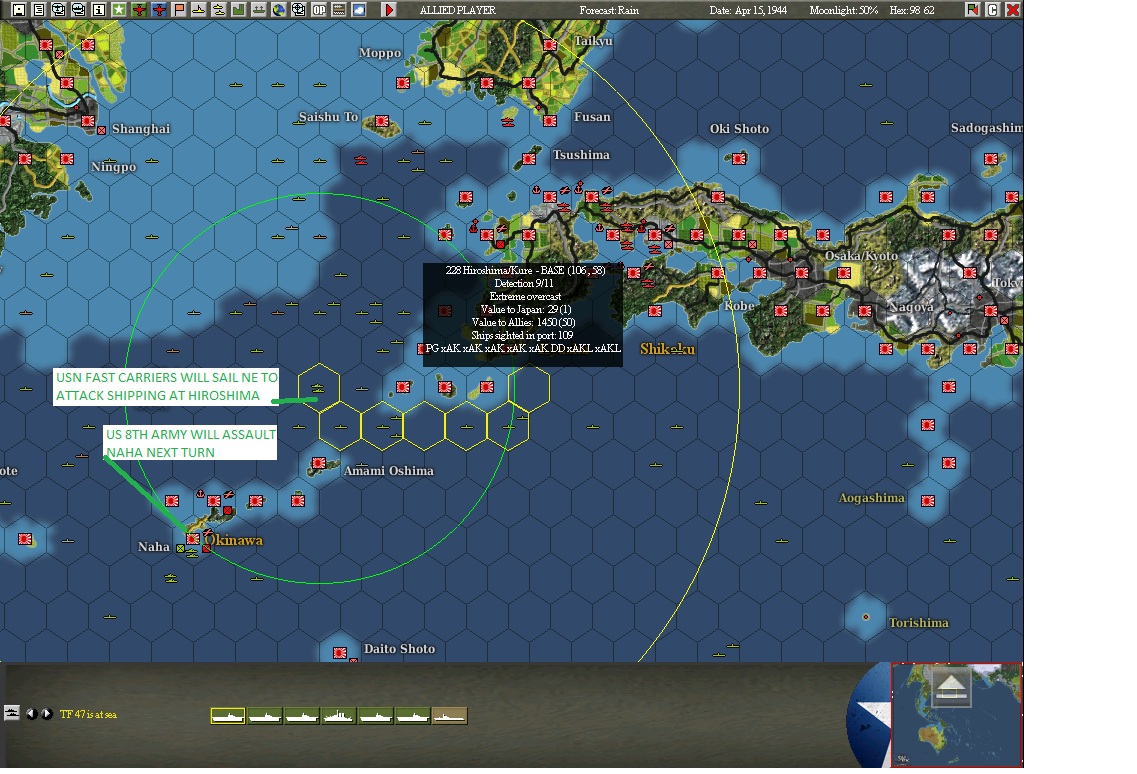Open the orange flag toolbar button
Screen dimensions: 1137x774
[179, 10]
